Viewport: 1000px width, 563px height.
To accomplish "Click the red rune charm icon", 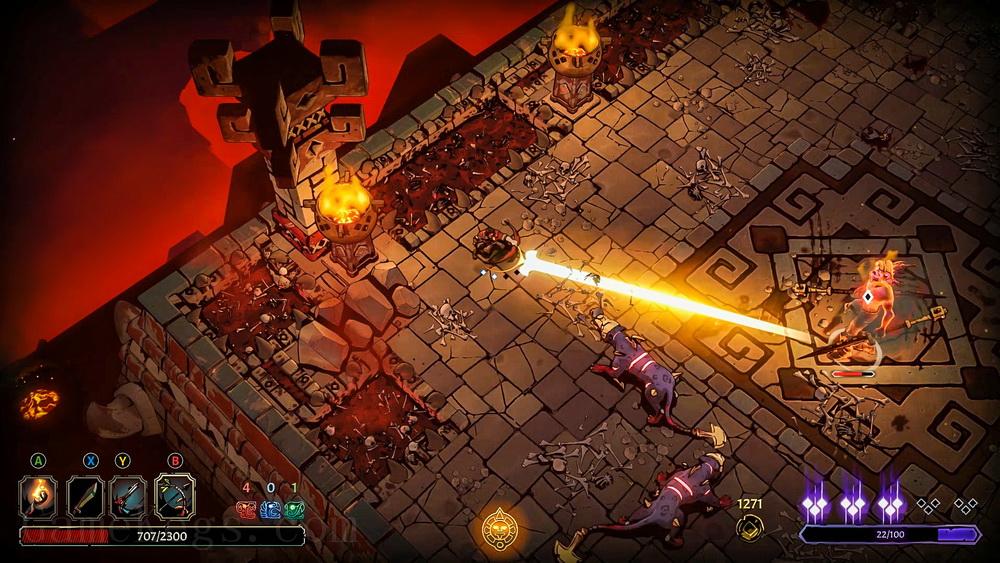I will click(246, 510).
